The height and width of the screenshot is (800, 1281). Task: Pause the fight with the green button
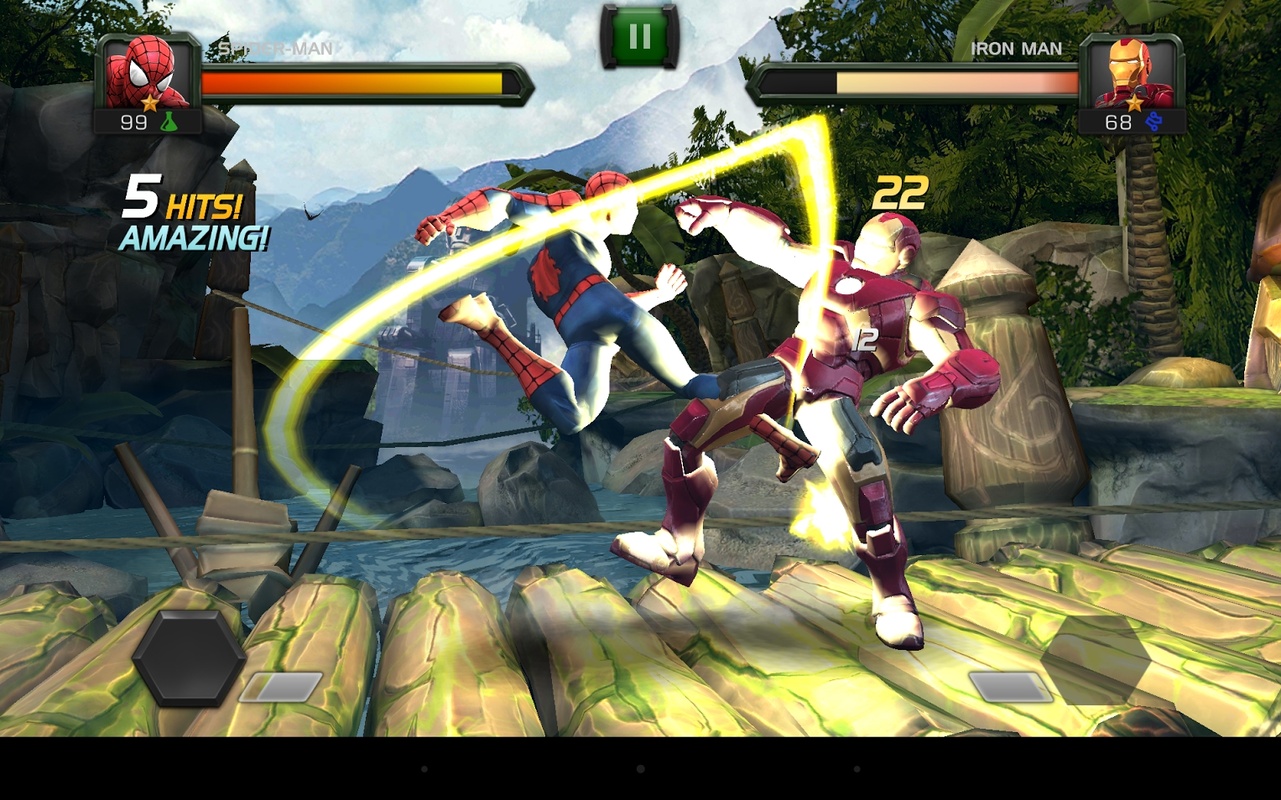(x=640, y=37)
